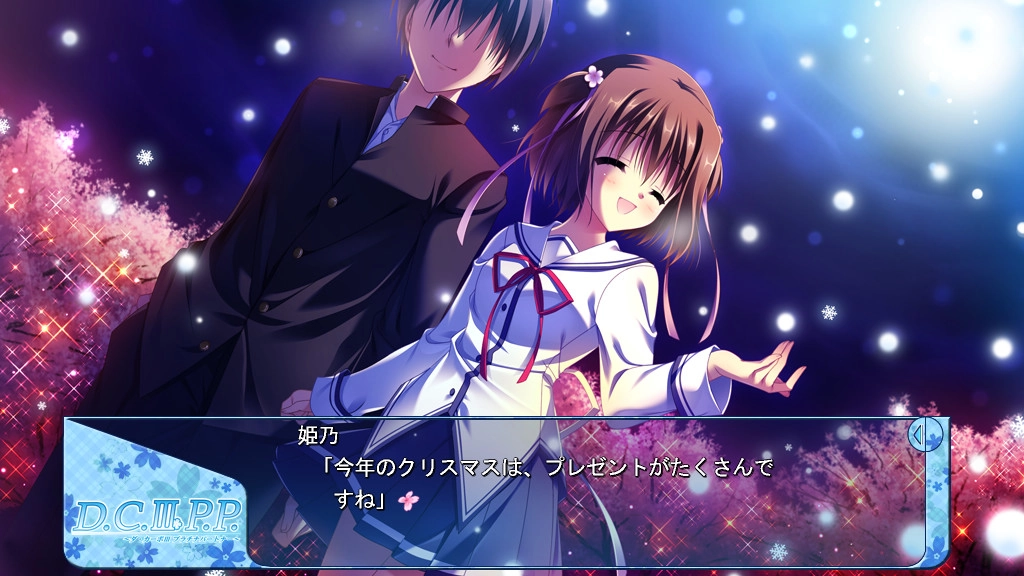Viewport: 1024px width, 576px height.
Task: Expand the side menu with the arrow button
Action: [x=925, y=435]
